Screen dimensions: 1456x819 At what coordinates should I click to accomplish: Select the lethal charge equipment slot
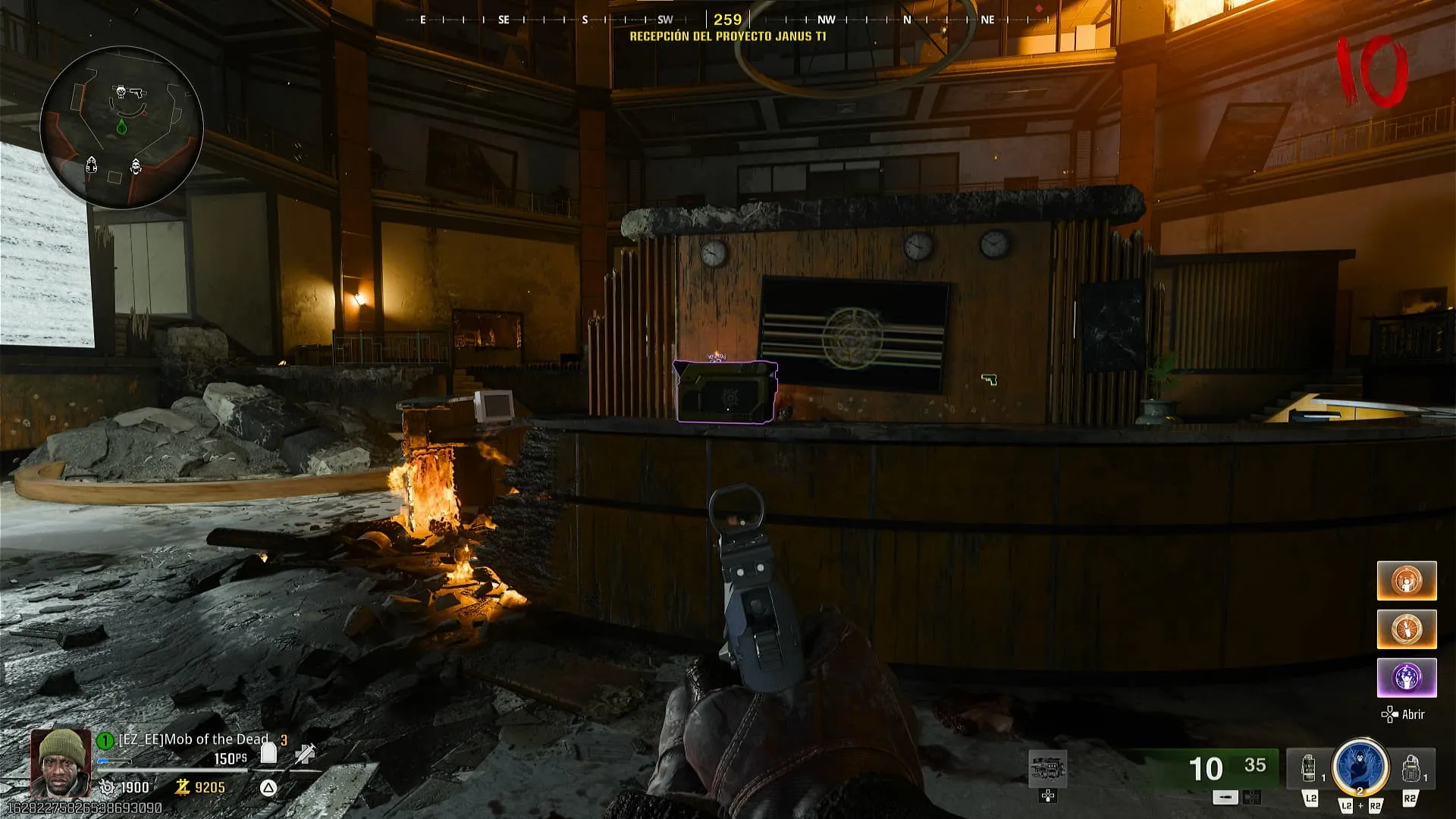click(x=1410, y=769)
